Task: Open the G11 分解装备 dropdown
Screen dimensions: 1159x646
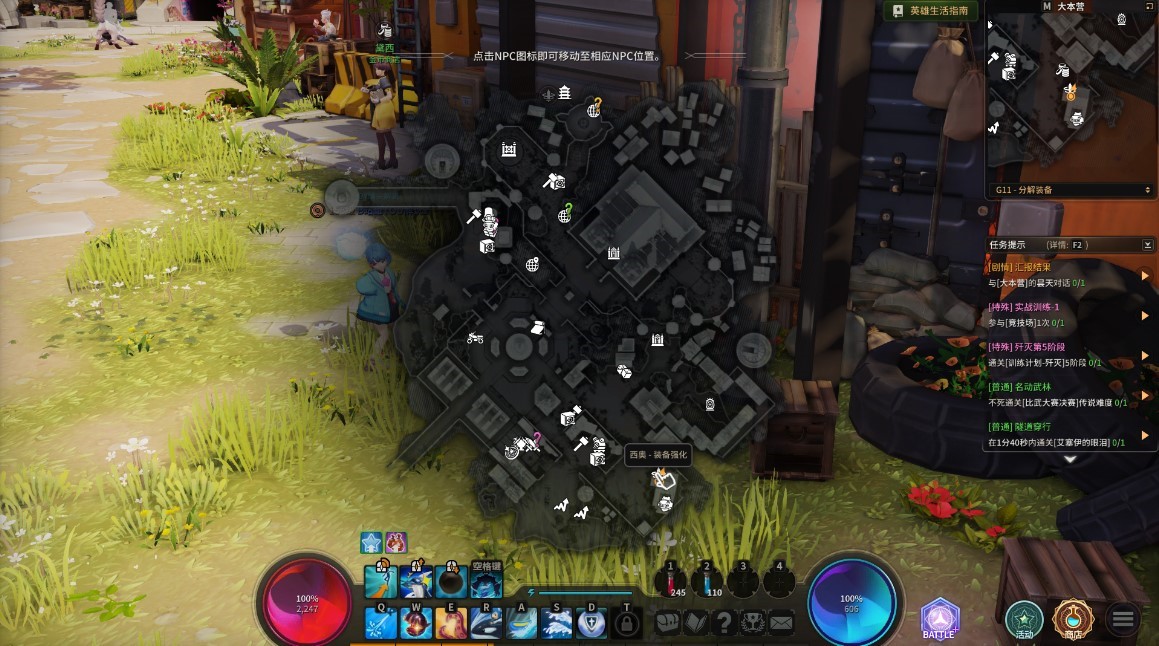Action: pos(1072,189)
